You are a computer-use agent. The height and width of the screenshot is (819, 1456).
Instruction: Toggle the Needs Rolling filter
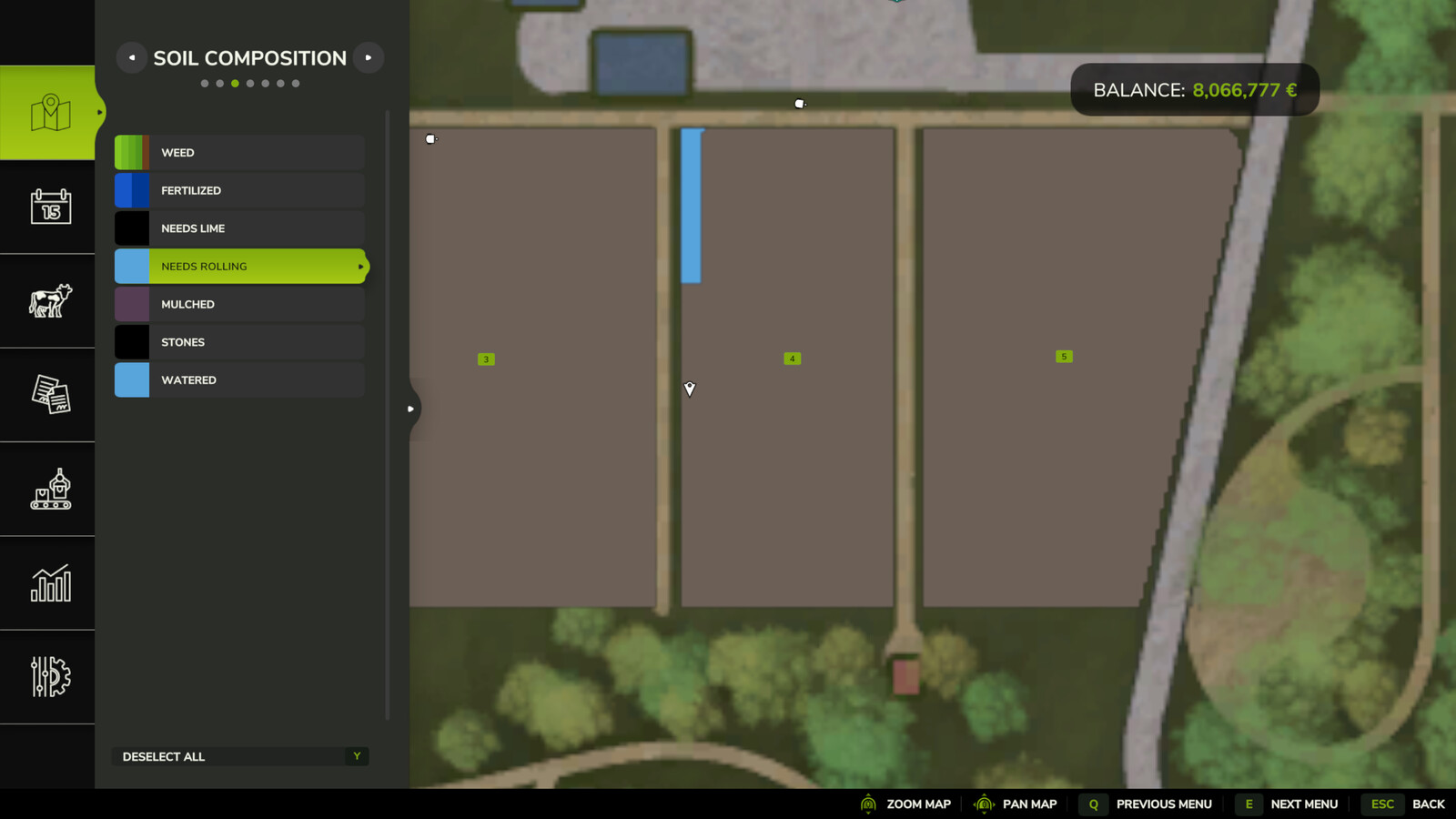[x=239, y=267]
